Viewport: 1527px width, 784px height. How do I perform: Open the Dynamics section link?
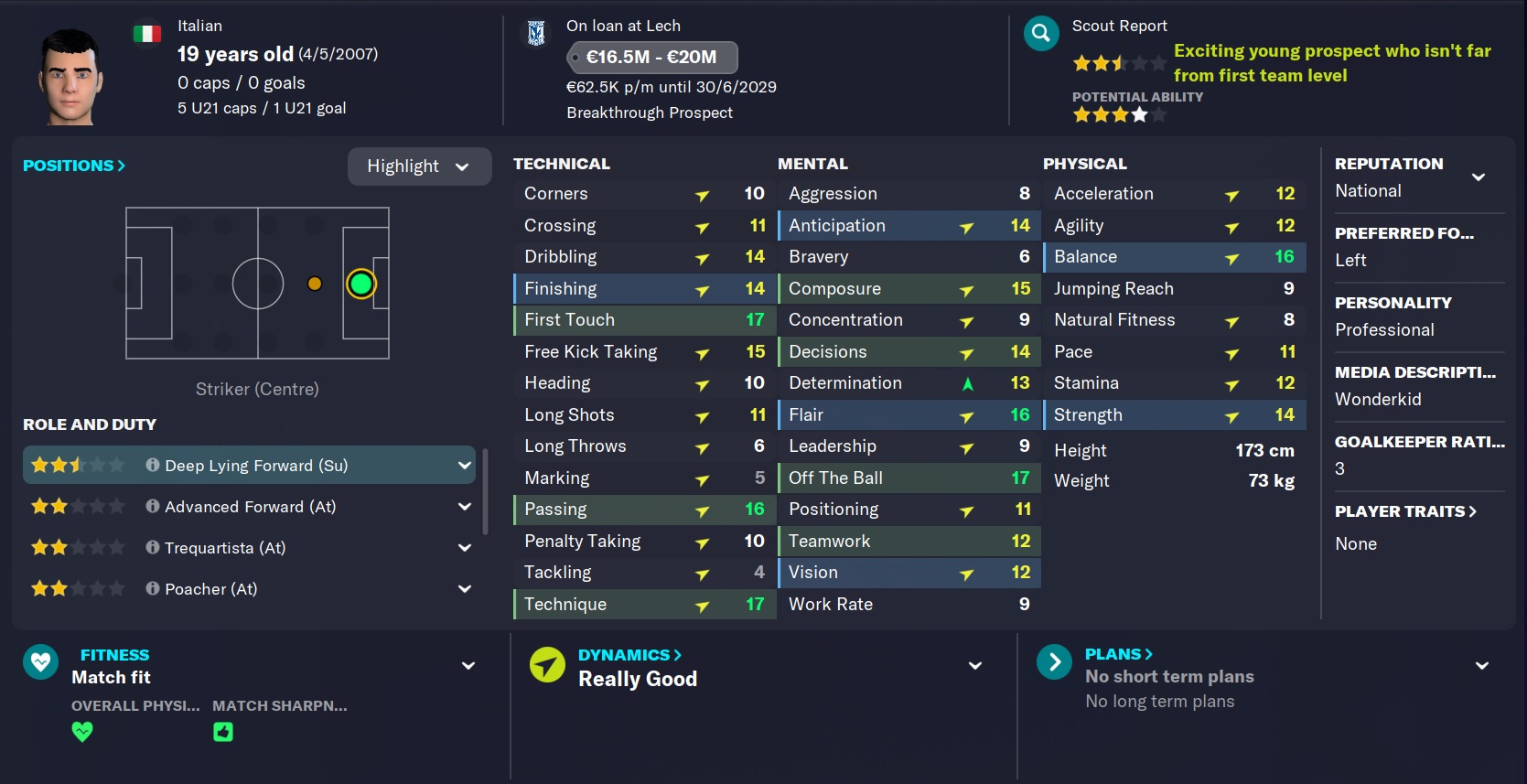tap(629, 655)
